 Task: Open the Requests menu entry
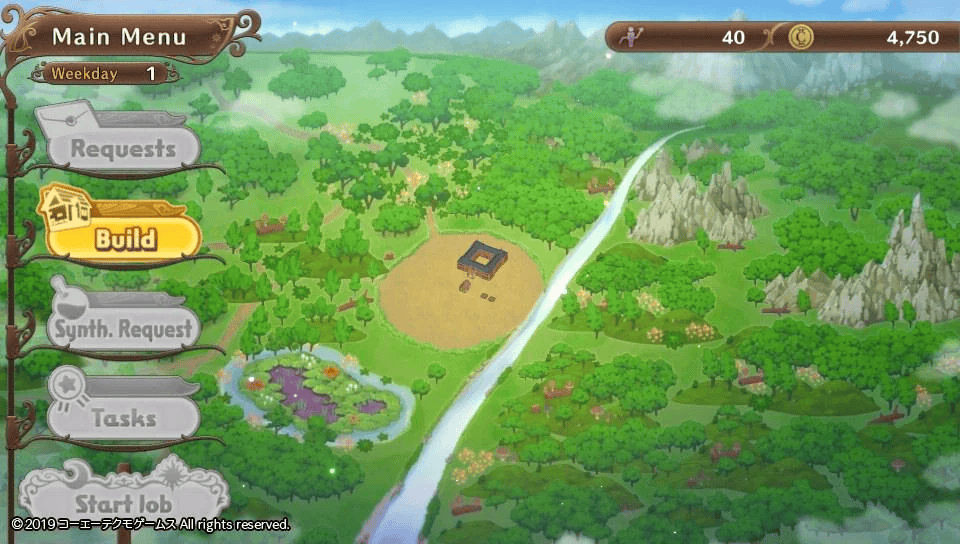point(122,150)
